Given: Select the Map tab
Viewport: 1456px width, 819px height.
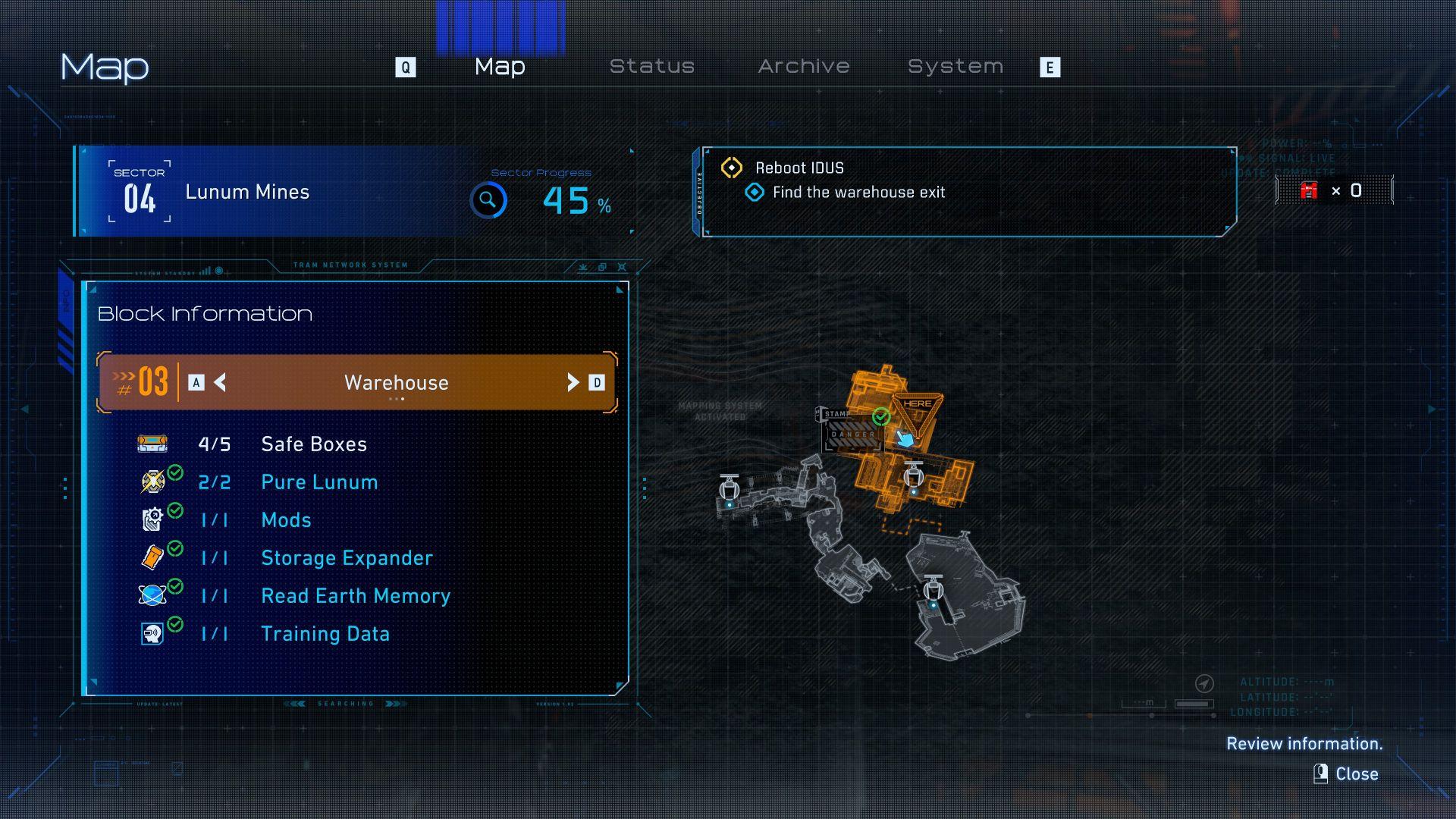Looking at the screenshot, I should tap(500, 67).
